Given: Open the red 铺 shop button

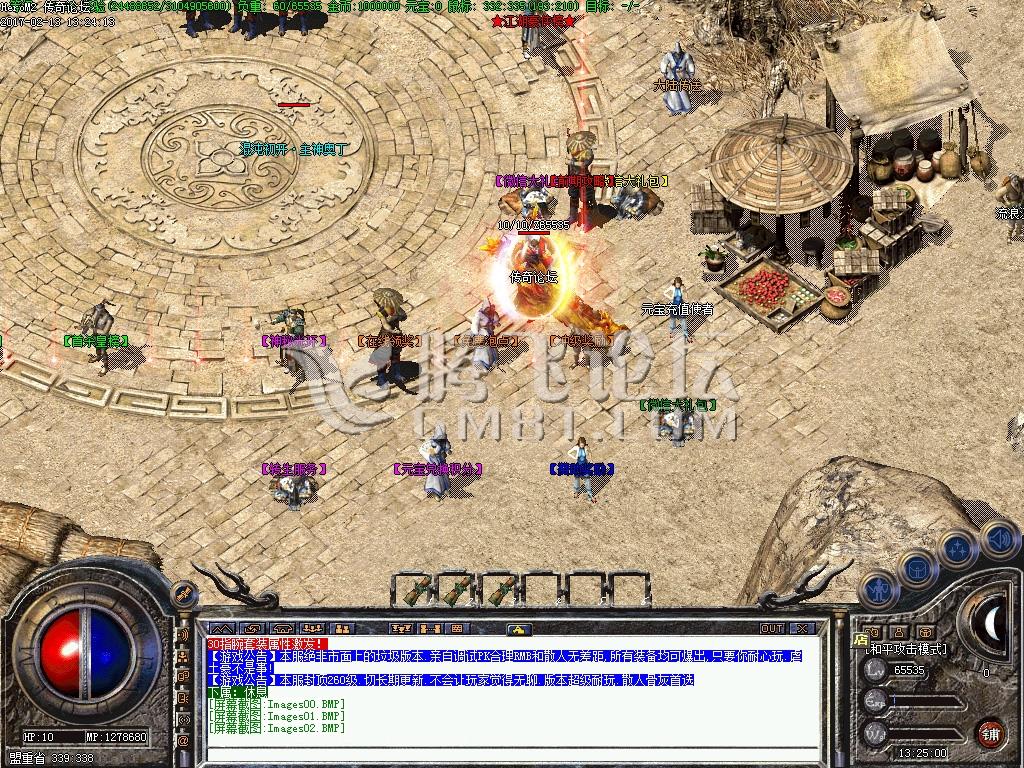Looking at the screenshot, I should [x=989, y=731].
